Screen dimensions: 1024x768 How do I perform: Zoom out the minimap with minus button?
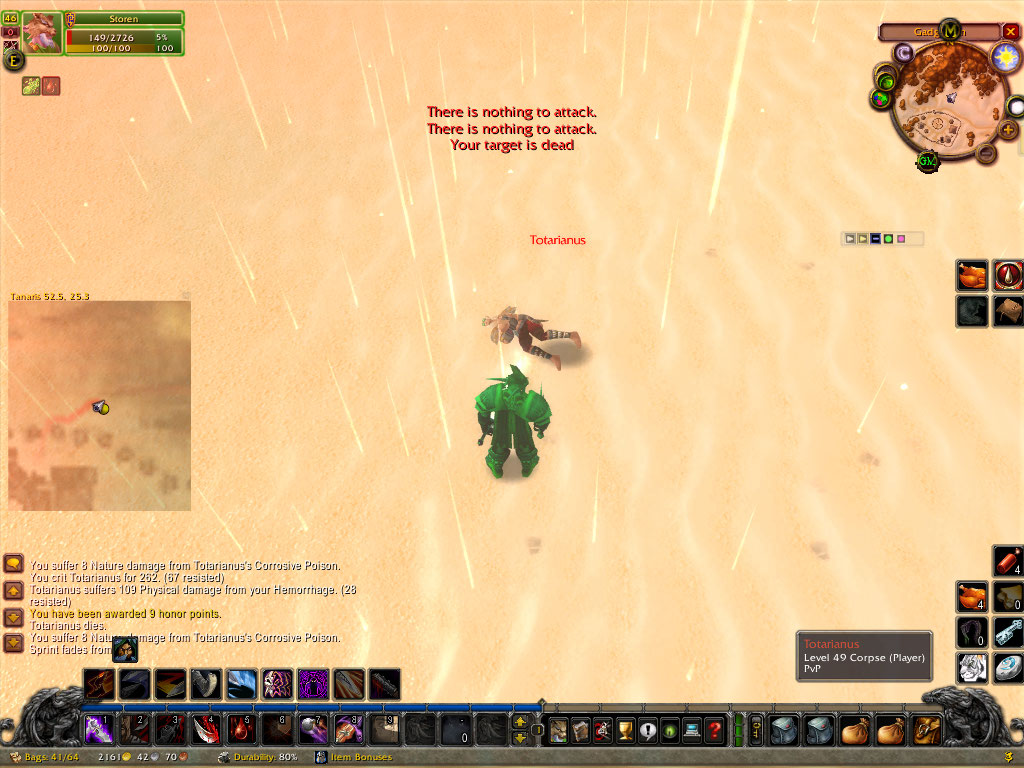(x=986, y=153)
